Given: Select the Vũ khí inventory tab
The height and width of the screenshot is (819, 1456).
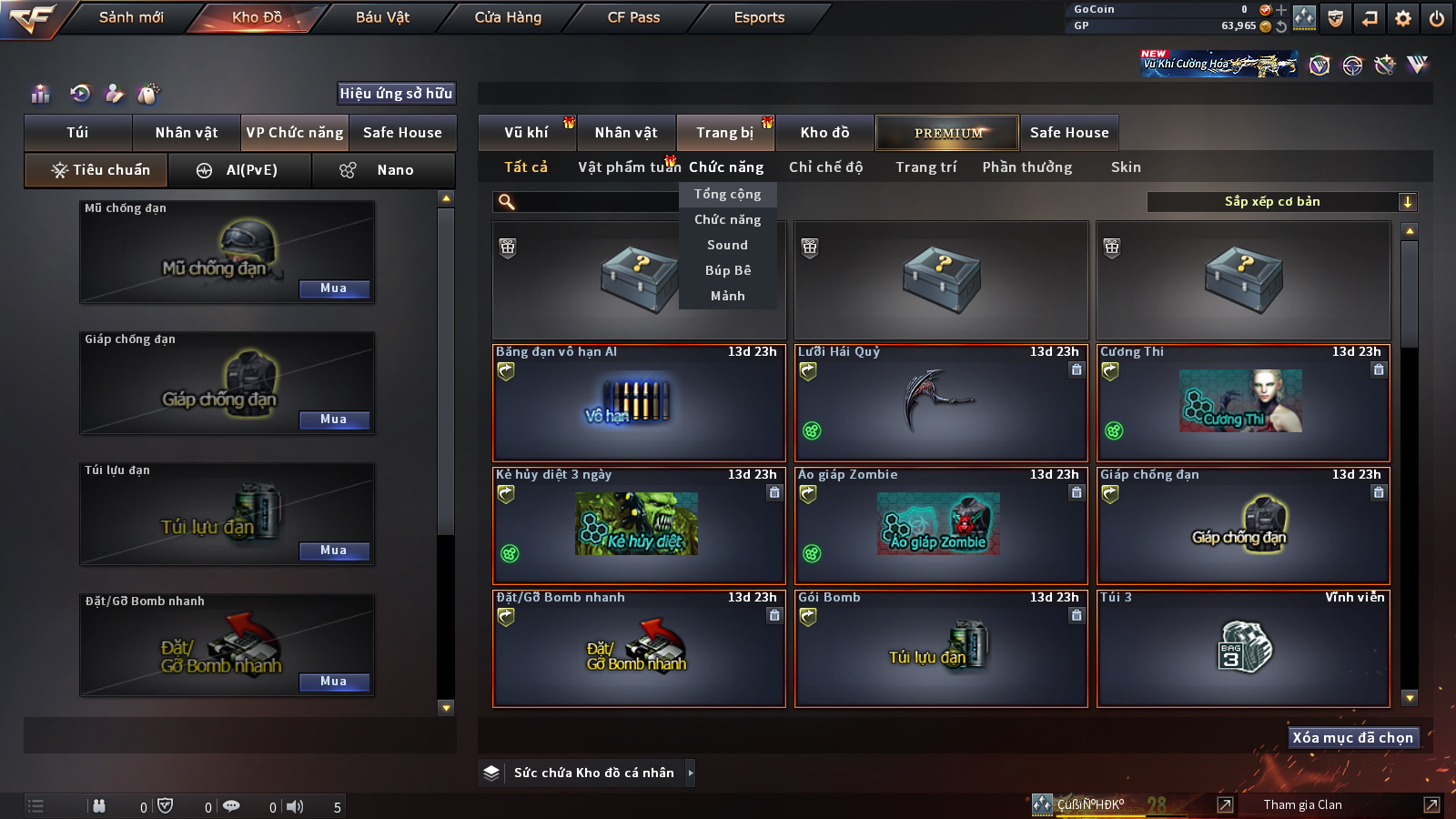Looking at the screenshot, I should (x=527, y=133).
